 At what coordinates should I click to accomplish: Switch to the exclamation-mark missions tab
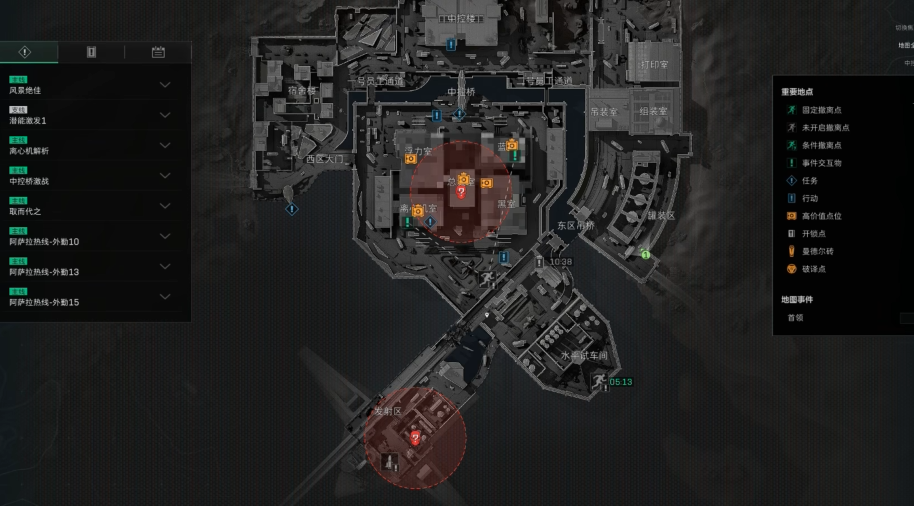click(x=25, y=52)
